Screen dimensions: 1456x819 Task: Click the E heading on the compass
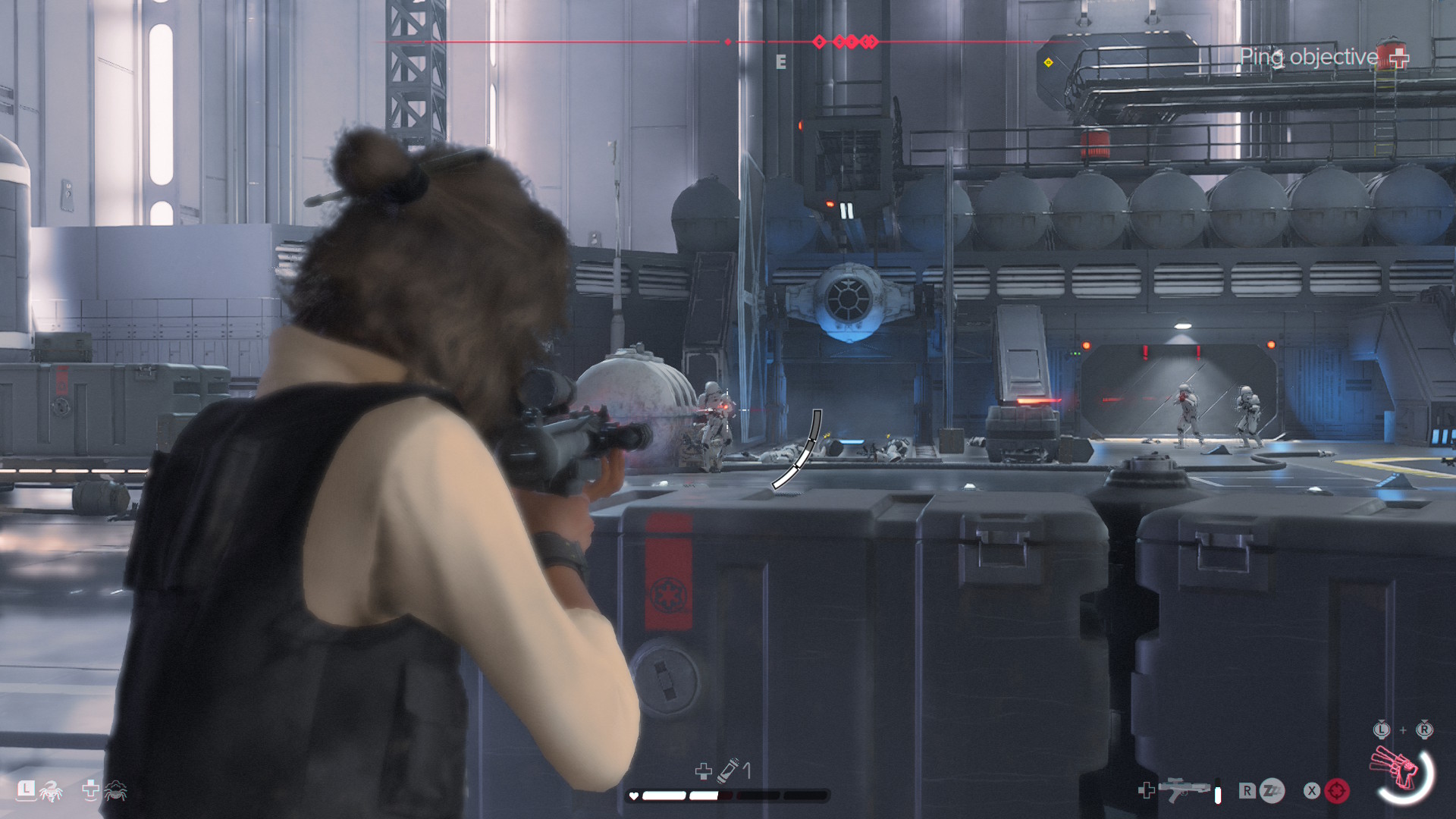(781, 62)
